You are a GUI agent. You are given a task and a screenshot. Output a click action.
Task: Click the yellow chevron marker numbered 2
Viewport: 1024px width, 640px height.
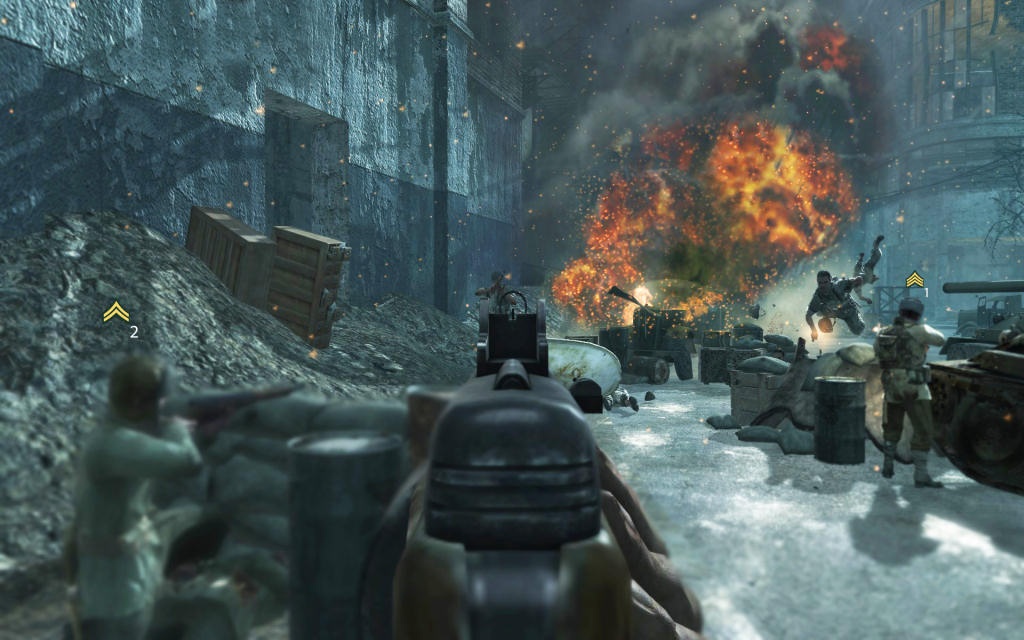[x=116, y=313]
